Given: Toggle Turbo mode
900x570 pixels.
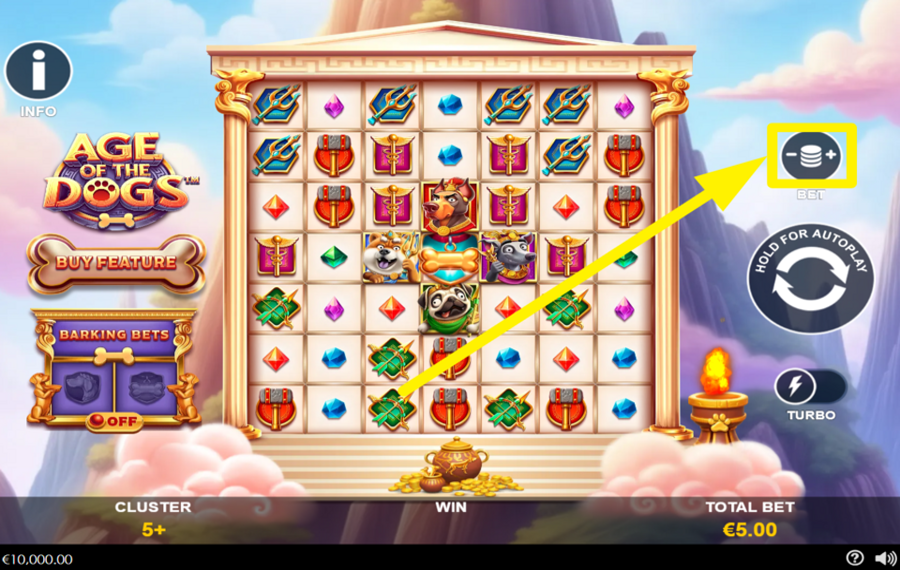Looking at the screenshot, I should tap(810, 387).
